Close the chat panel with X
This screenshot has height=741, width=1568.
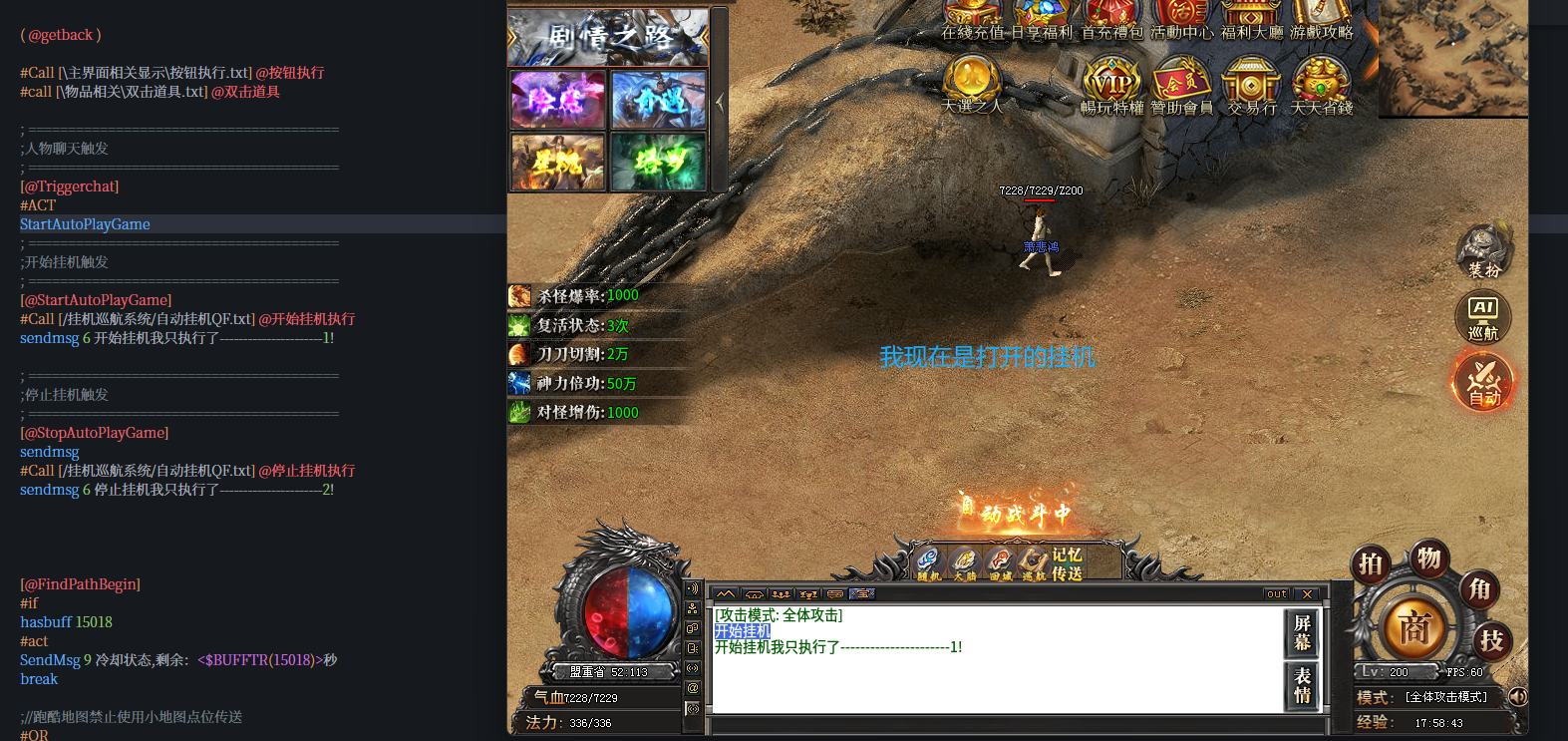1308,594
